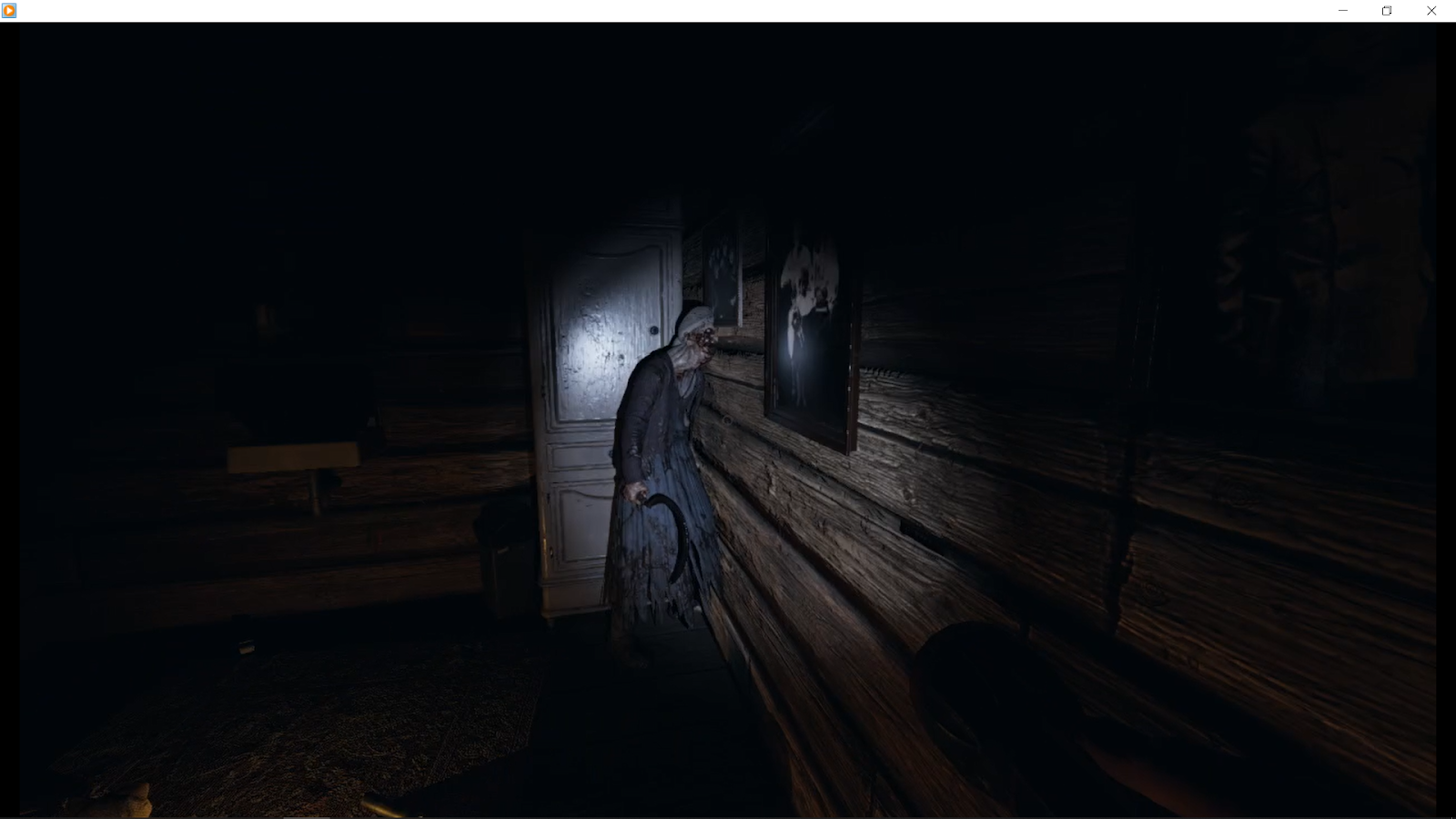The width and height of the screenshot is (1456, 819).
Task: Minimize the game window
Action: point(1342,10)
